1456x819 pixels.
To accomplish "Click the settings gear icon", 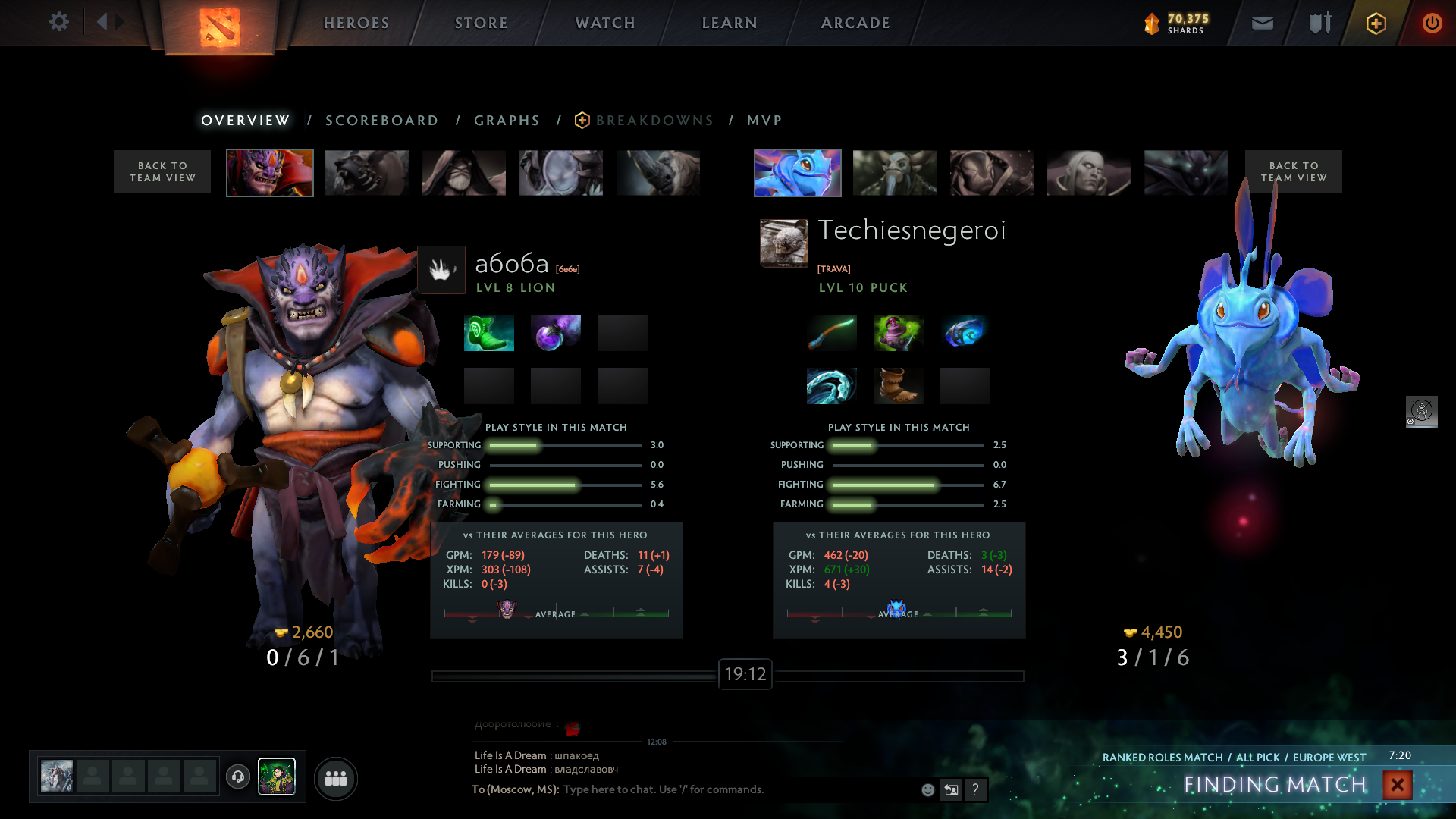I will tap(58, 22).
